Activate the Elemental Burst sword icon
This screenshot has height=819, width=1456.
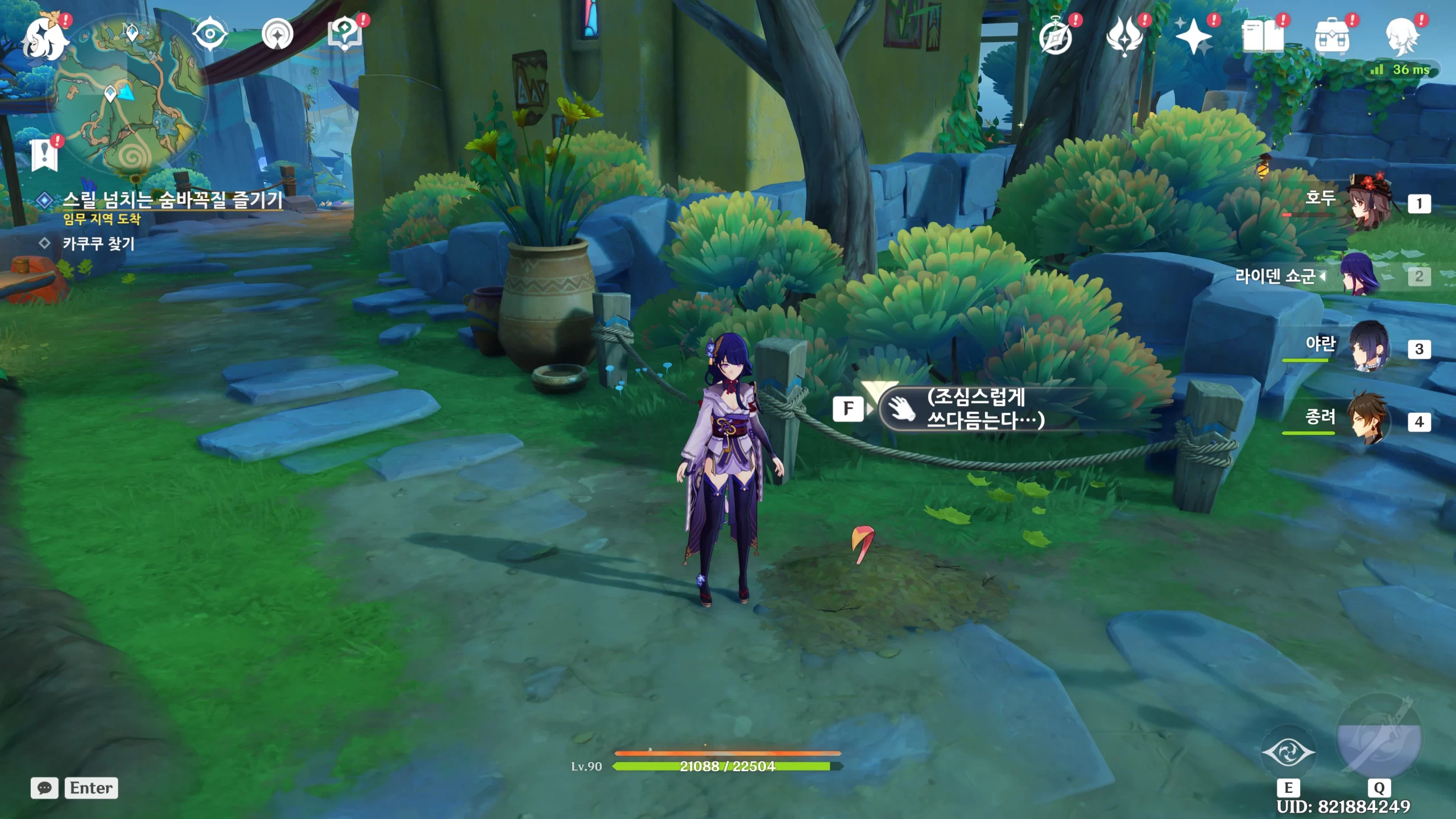(1379, 739)
